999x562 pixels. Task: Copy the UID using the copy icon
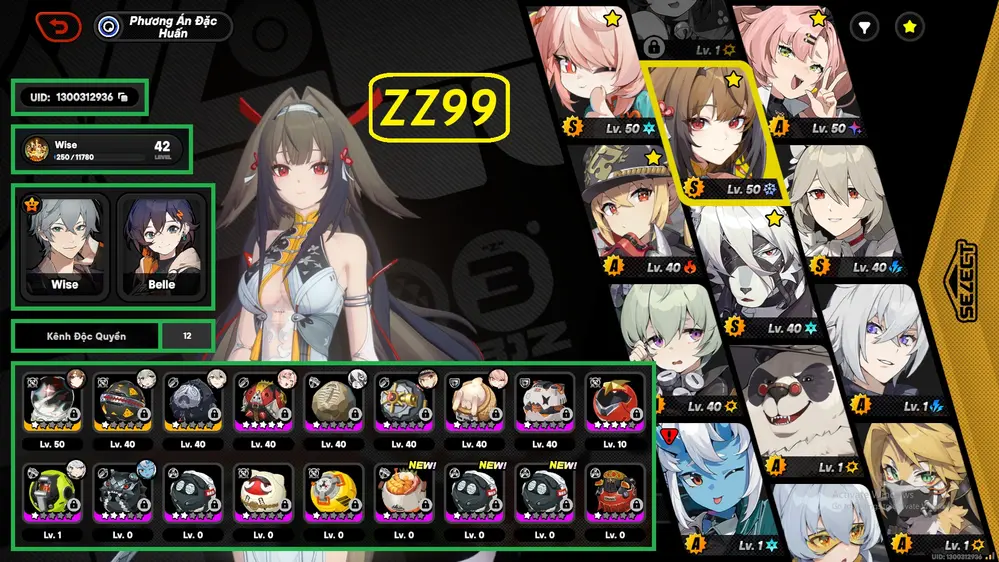121,97
